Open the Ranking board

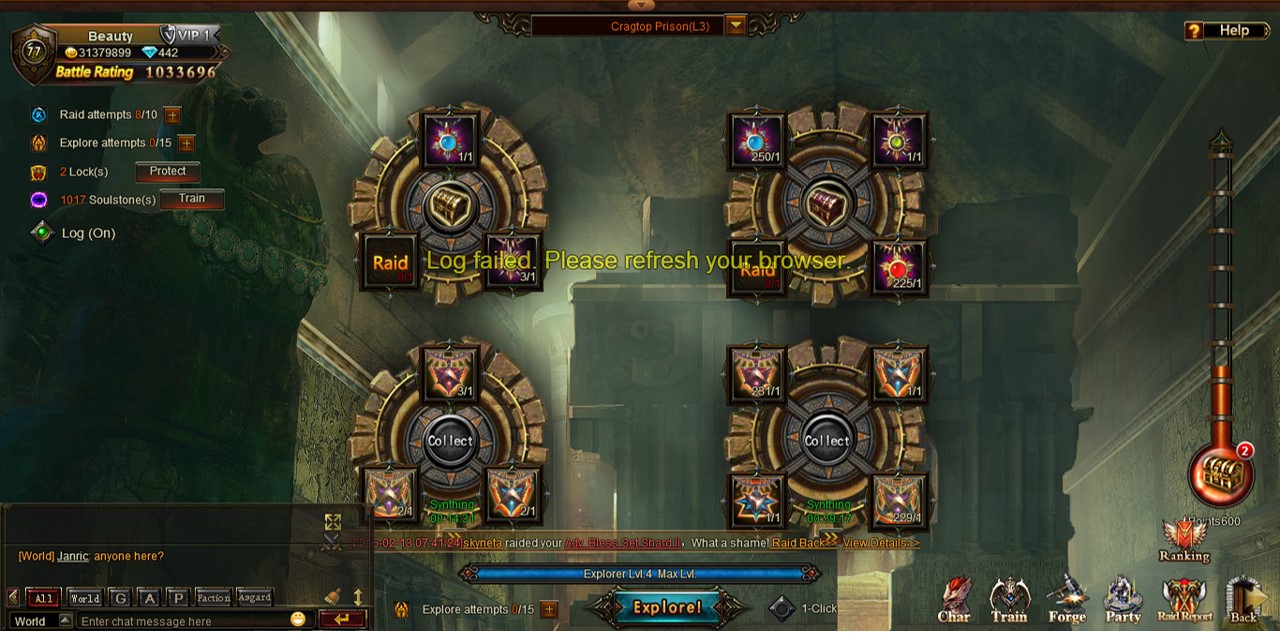point(1184,541)
